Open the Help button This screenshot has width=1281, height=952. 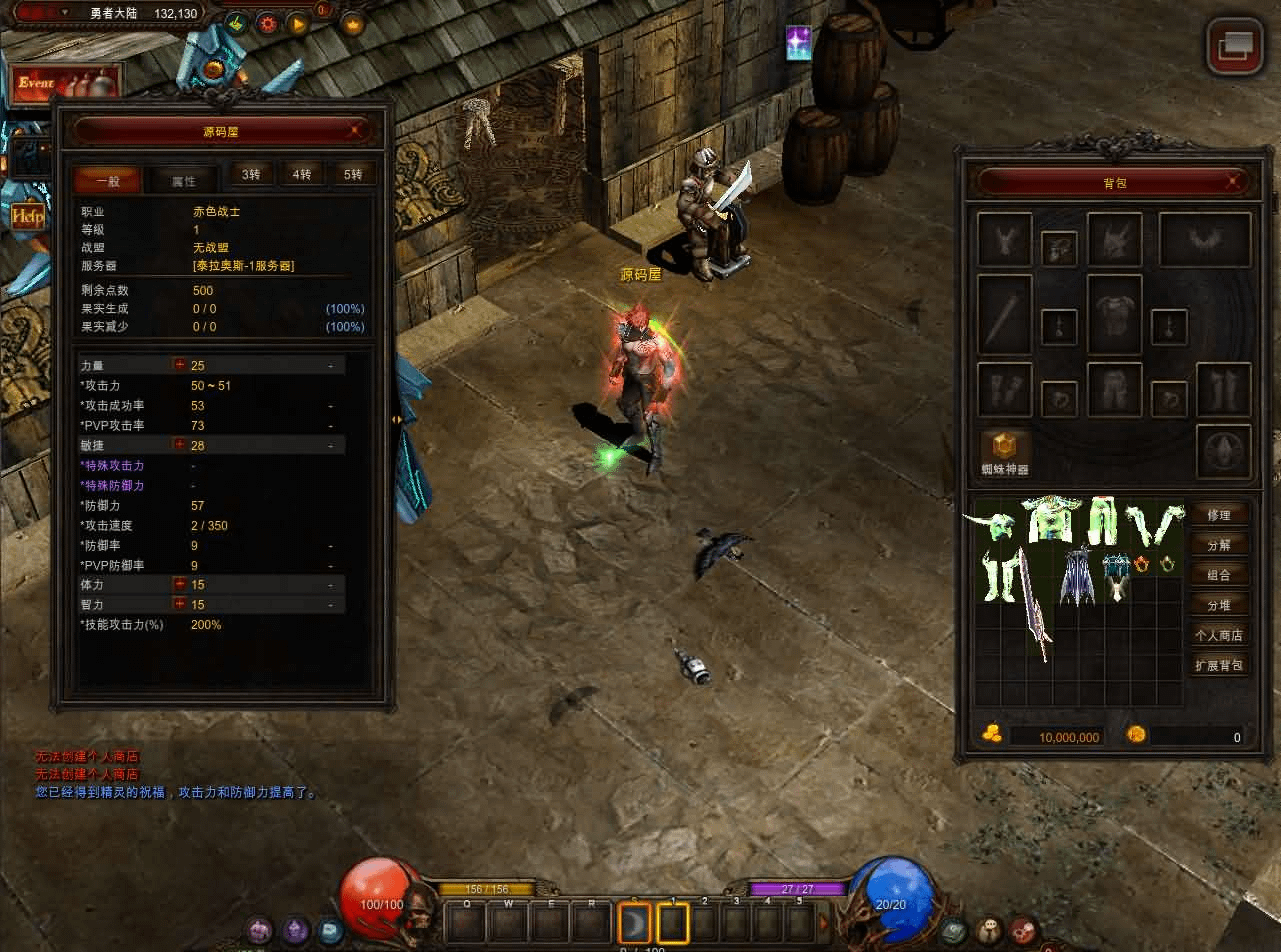pyautogui.click(x=27, y=216)
